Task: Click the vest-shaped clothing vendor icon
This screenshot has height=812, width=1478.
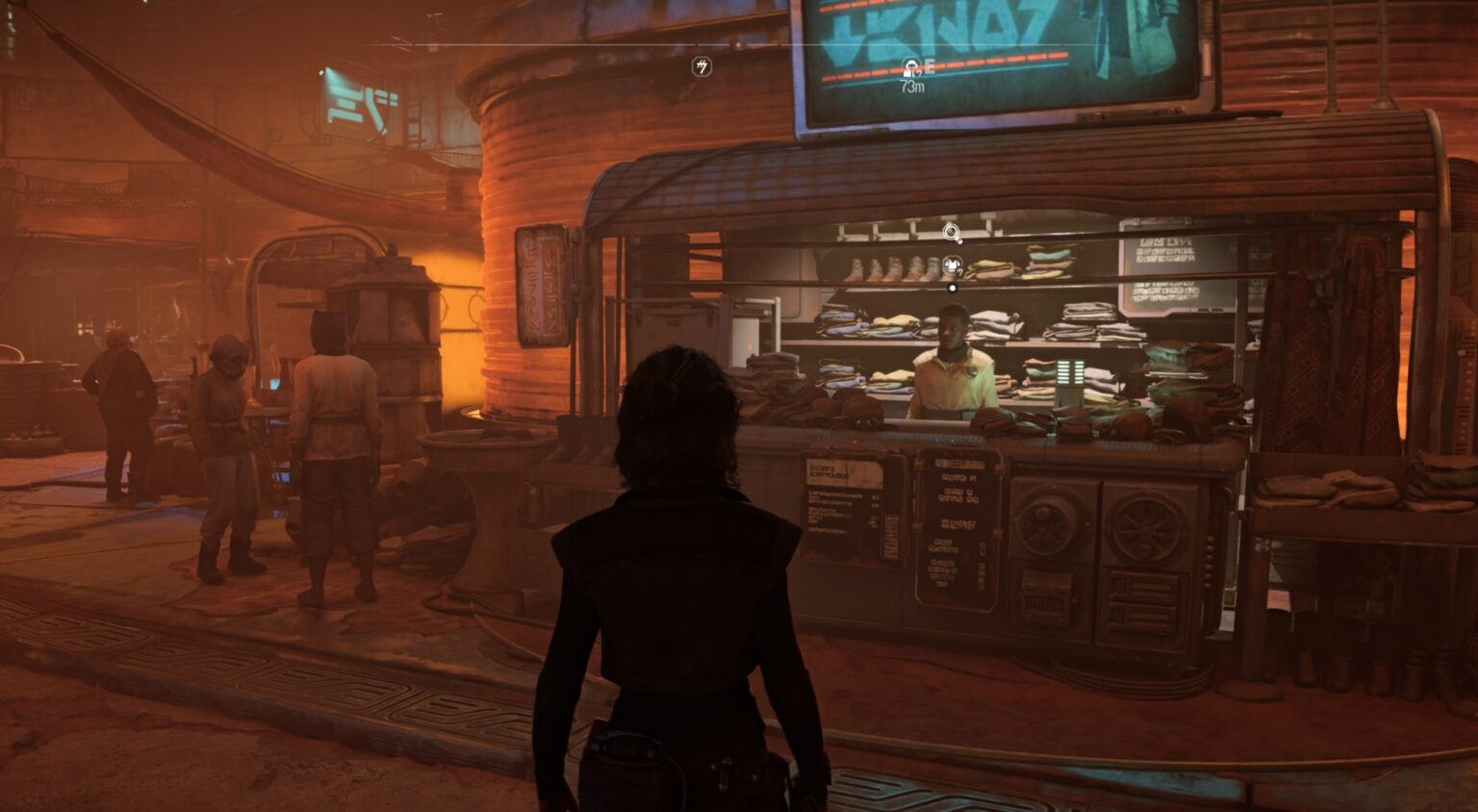Action: pyautogui.click(x=951, y=262)
